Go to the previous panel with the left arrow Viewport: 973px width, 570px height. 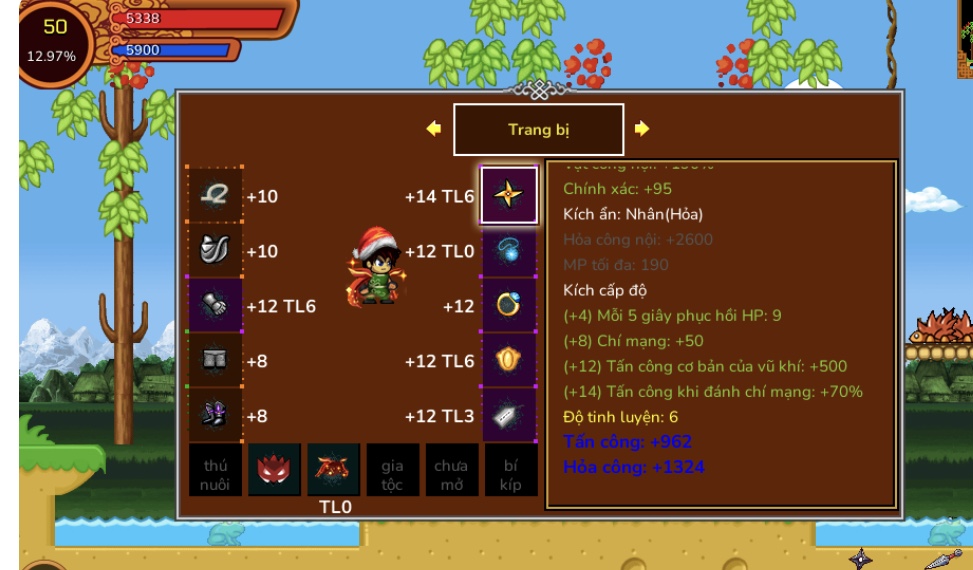pyautogui.click(x=434, y=129)
